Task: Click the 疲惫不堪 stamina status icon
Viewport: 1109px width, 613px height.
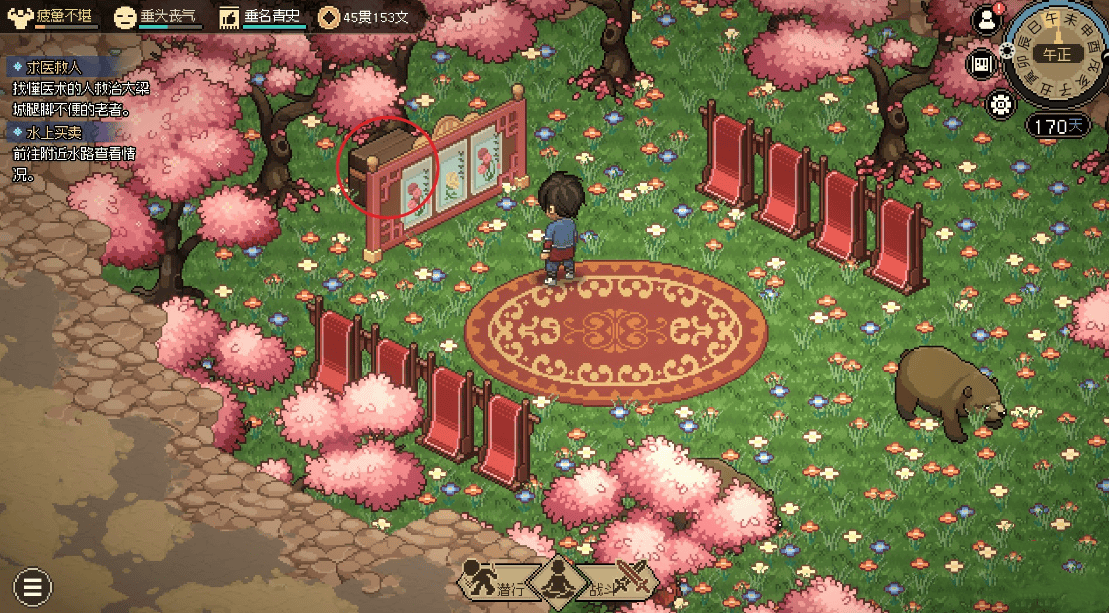Action: (x=20, y=17)
